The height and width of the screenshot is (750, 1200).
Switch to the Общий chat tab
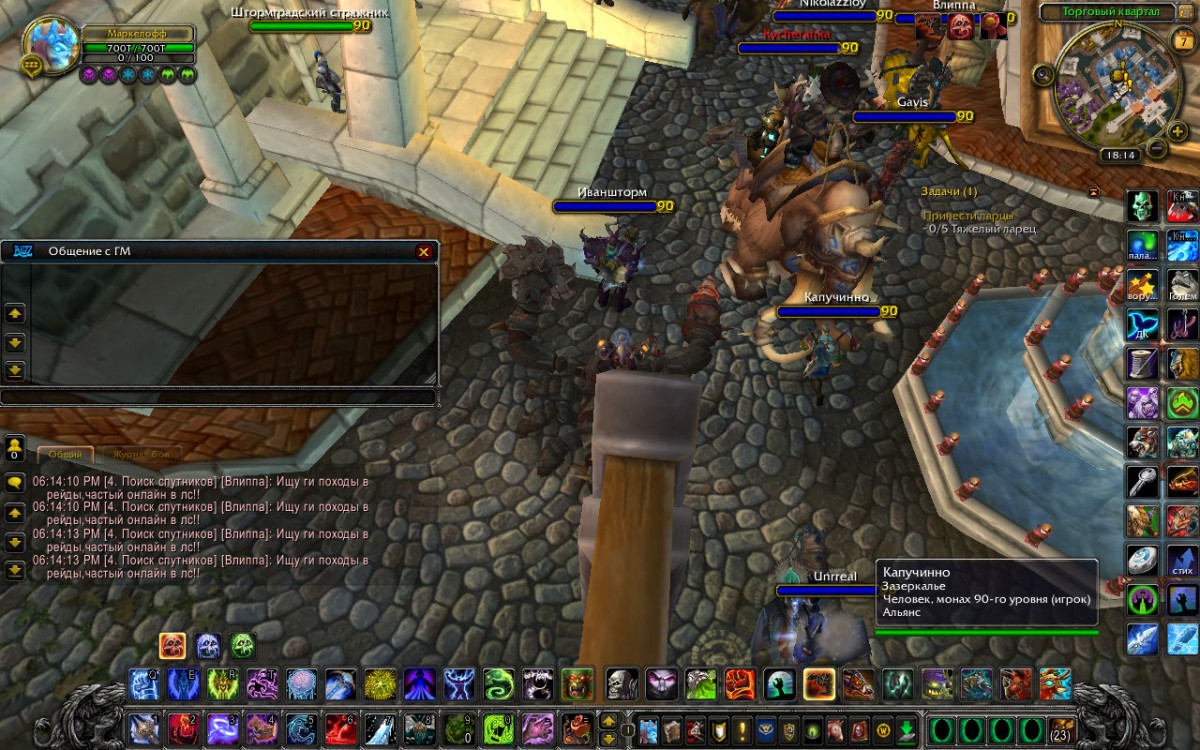click(66, 454)
